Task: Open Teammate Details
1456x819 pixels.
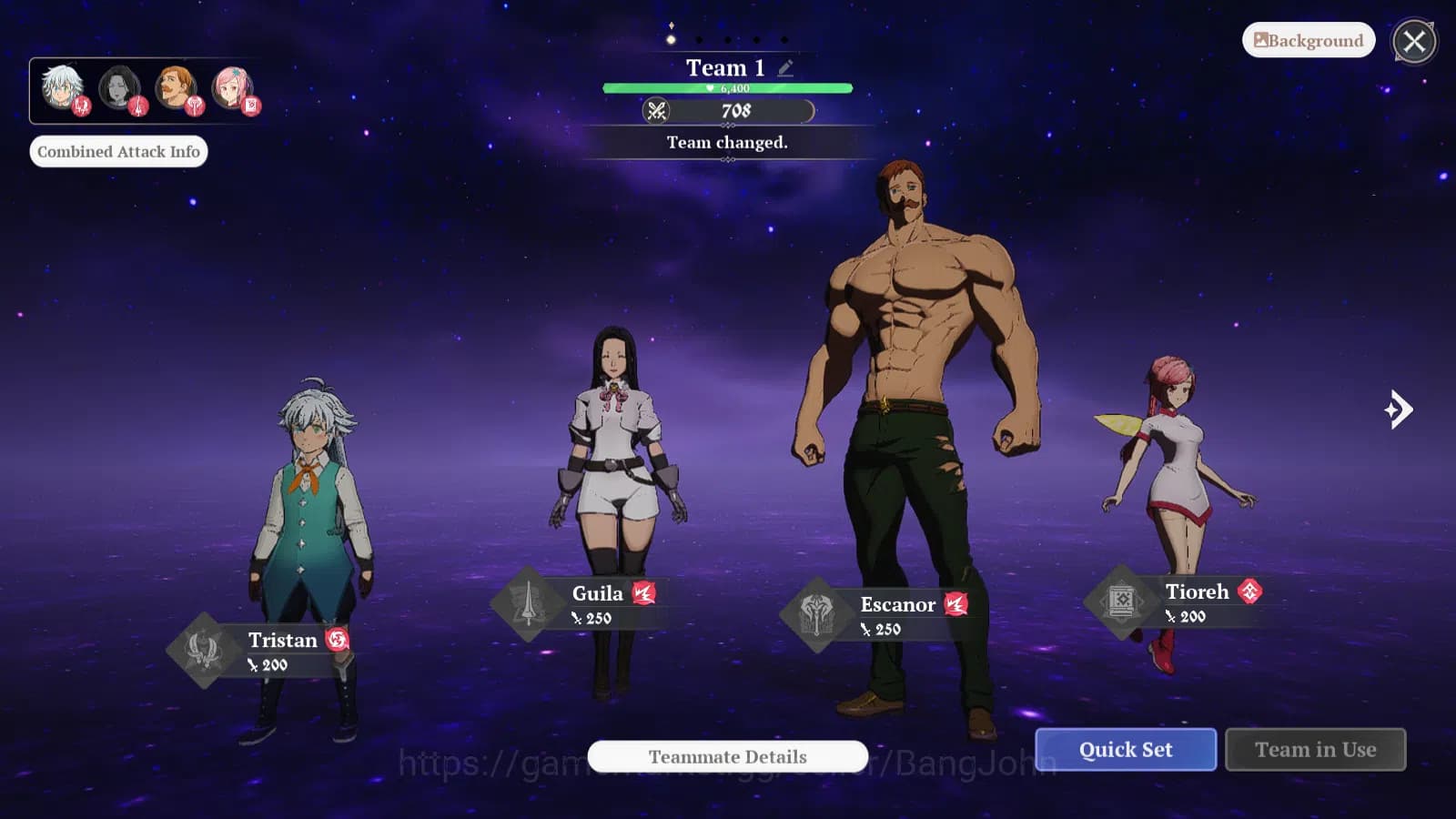Action: (727, 756)
